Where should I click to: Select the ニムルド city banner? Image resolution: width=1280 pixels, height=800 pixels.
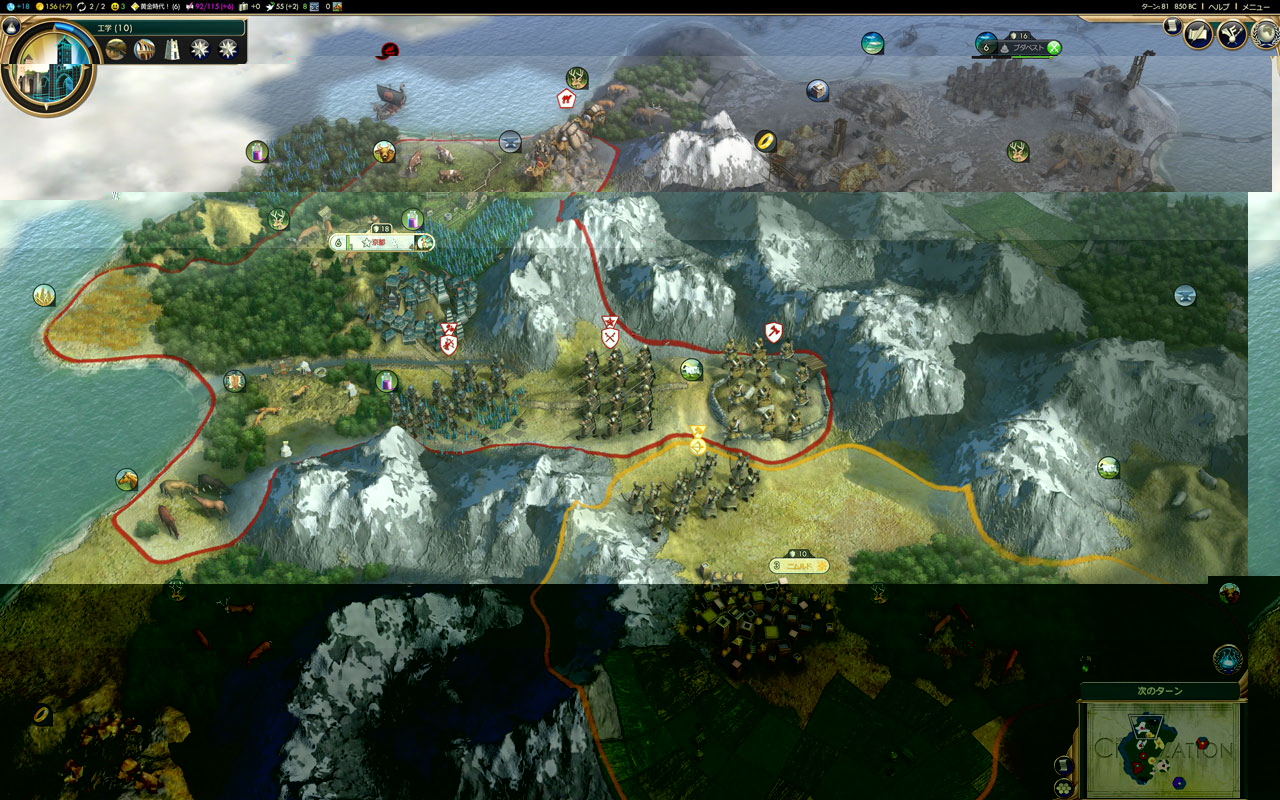pyautogui.click(x=798, y=566)
